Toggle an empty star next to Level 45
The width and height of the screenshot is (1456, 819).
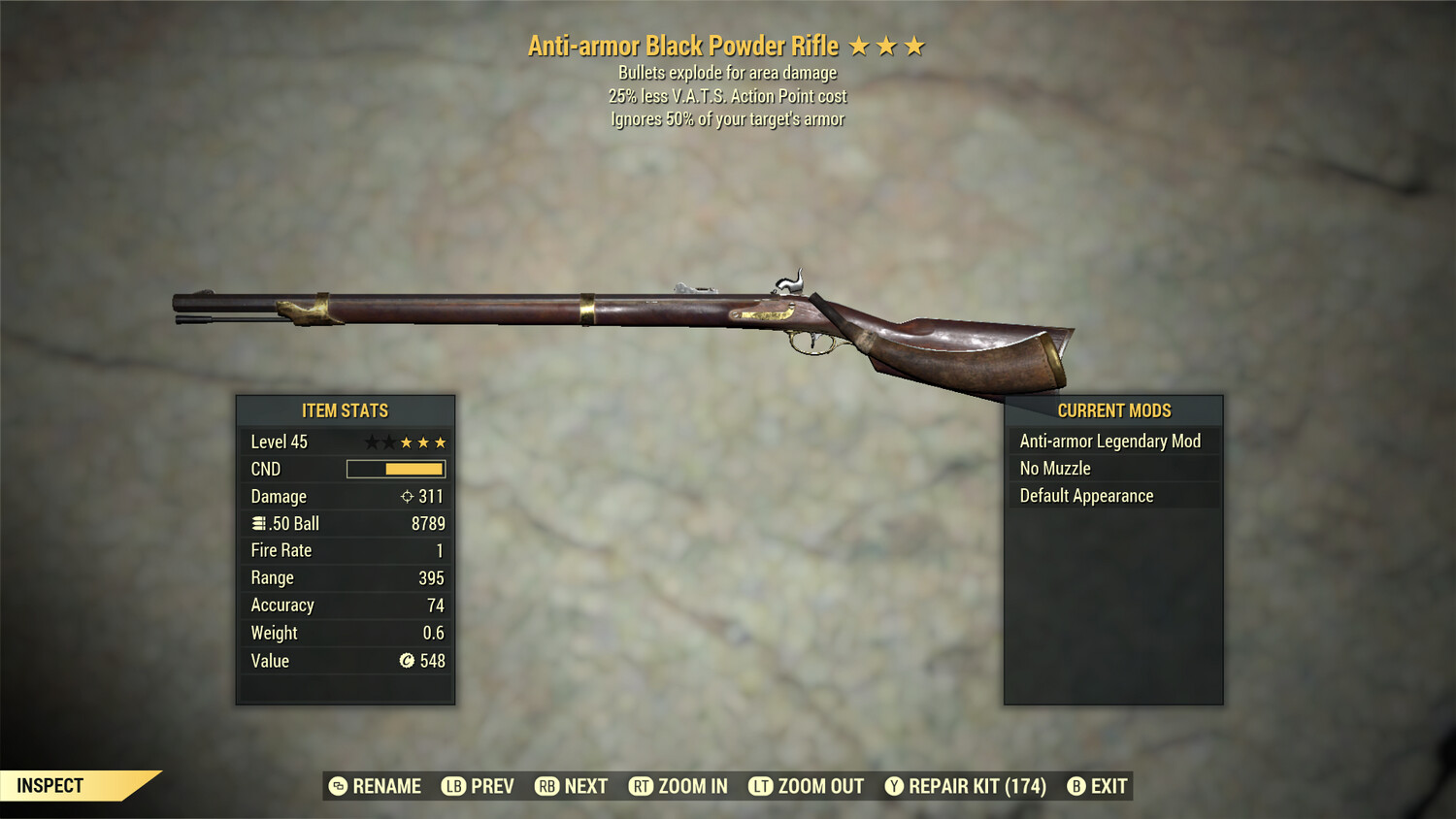click(x=373, y=442)
